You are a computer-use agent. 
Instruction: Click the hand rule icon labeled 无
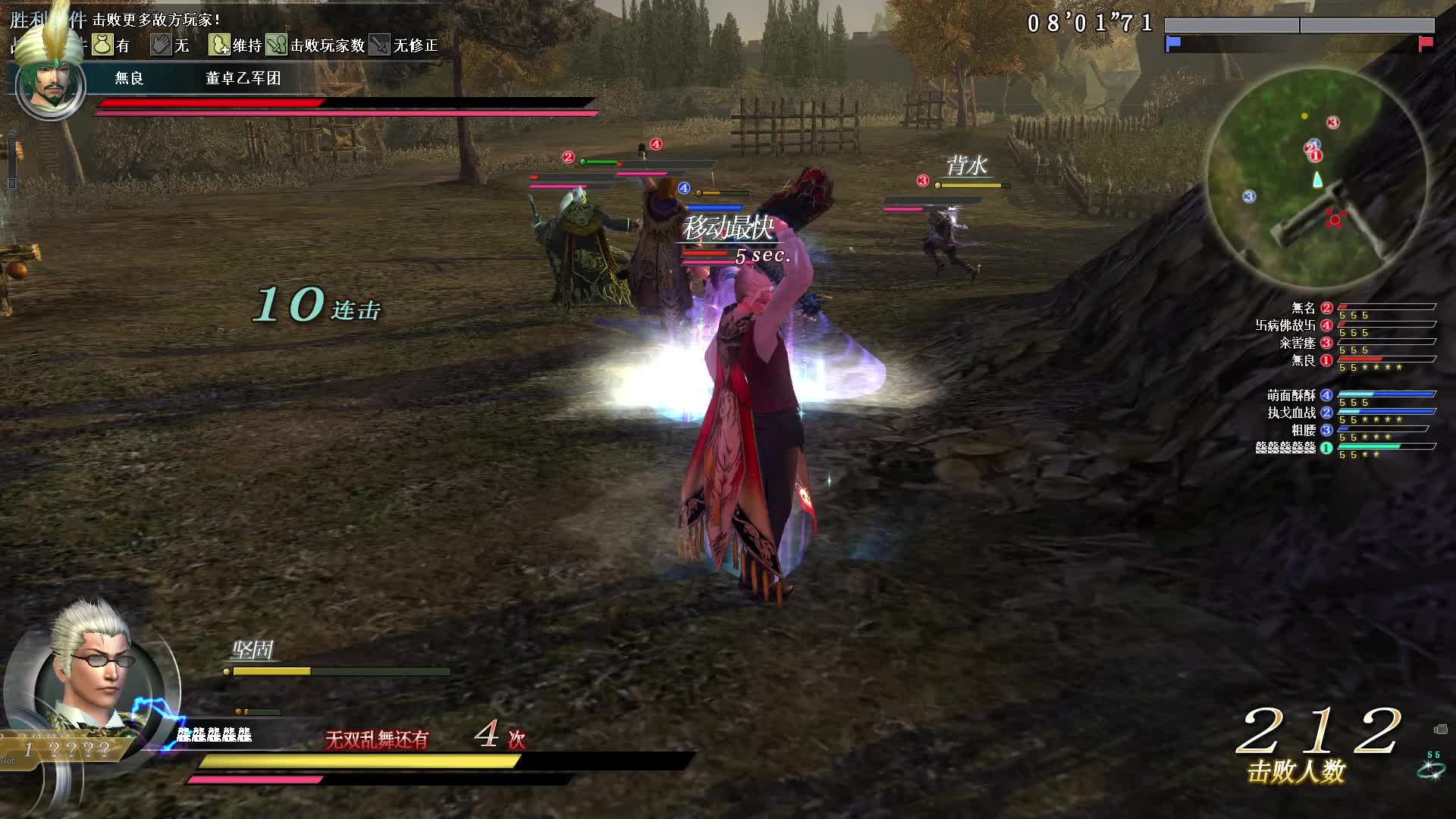point(160,45)
